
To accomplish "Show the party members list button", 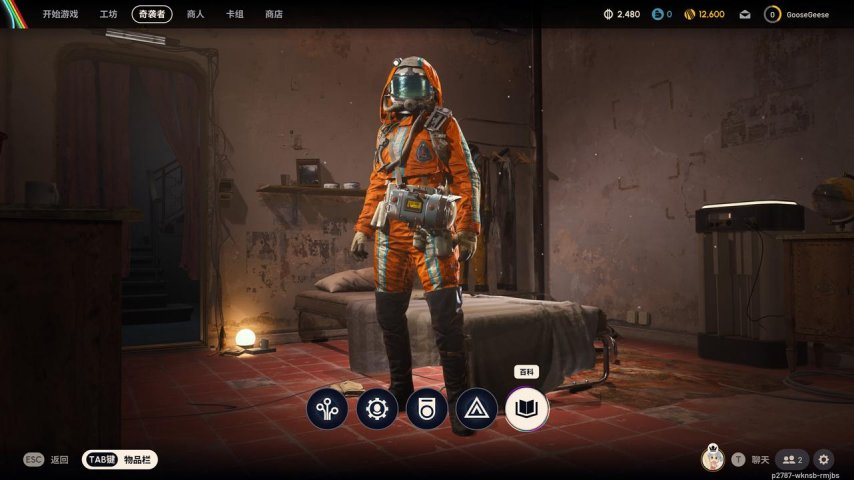I will coord(792,459).
